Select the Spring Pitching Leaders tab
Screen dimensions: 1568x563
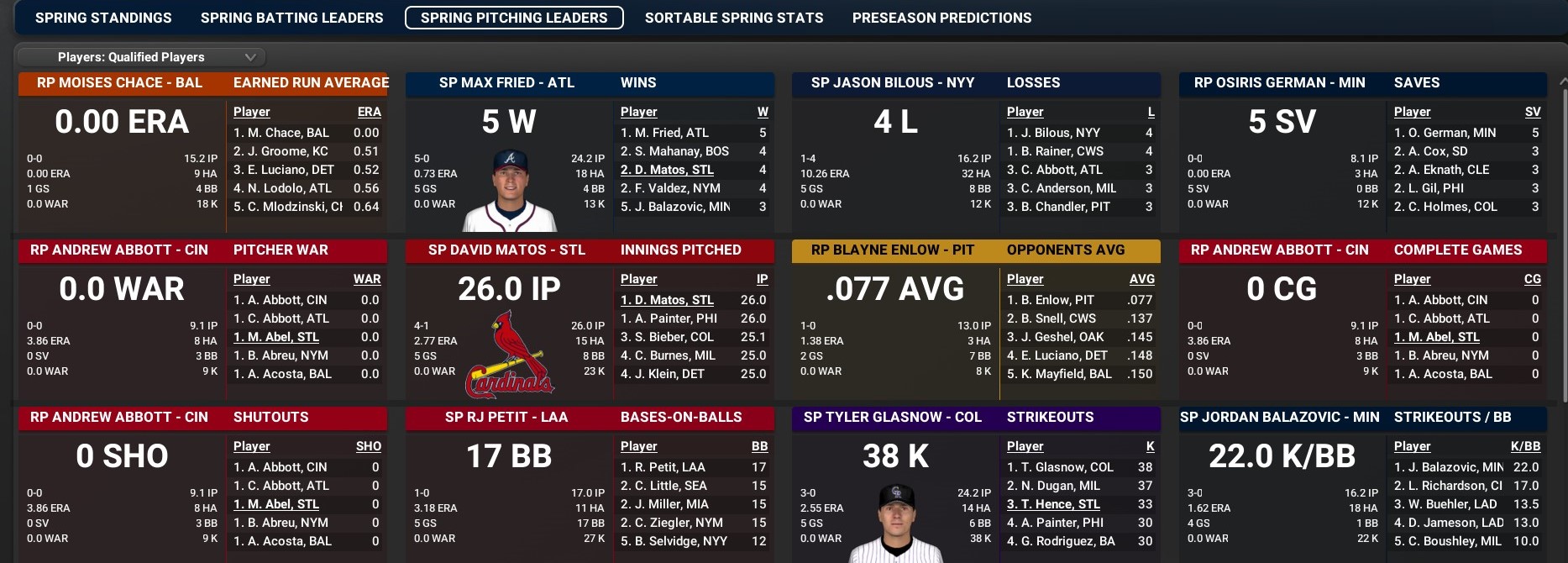(x=514, y=18)
